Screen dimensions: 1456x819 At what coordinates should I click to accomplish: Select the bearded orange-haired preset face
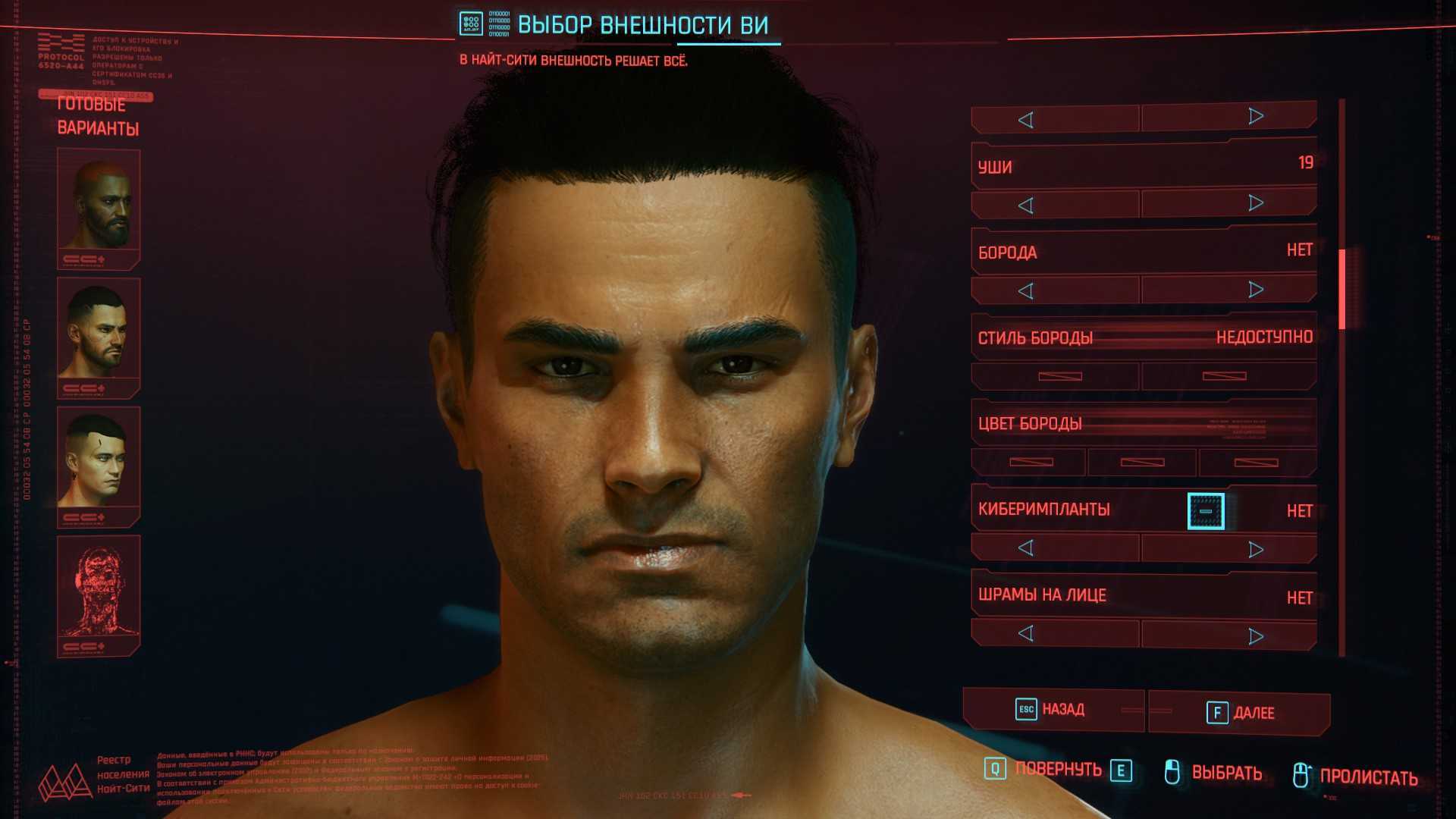point(99,206)
